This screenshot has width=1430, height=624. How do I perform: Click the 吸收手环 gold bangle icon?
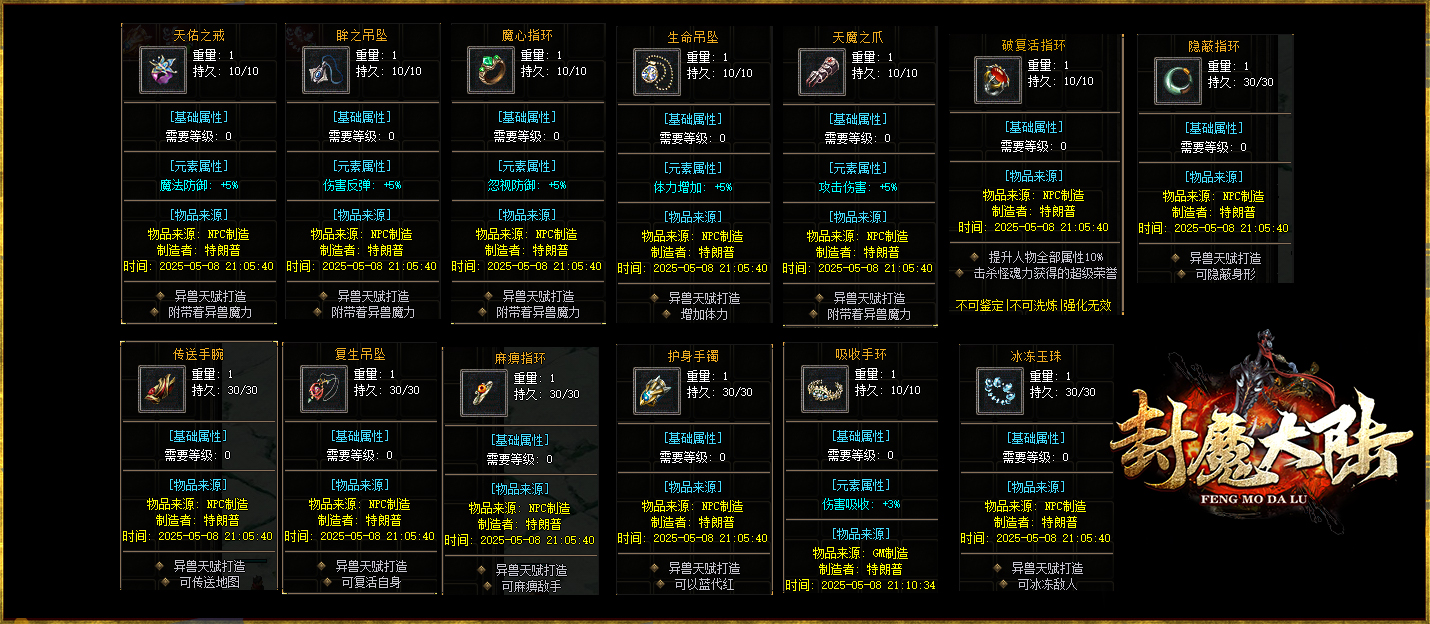click(825, 389)
